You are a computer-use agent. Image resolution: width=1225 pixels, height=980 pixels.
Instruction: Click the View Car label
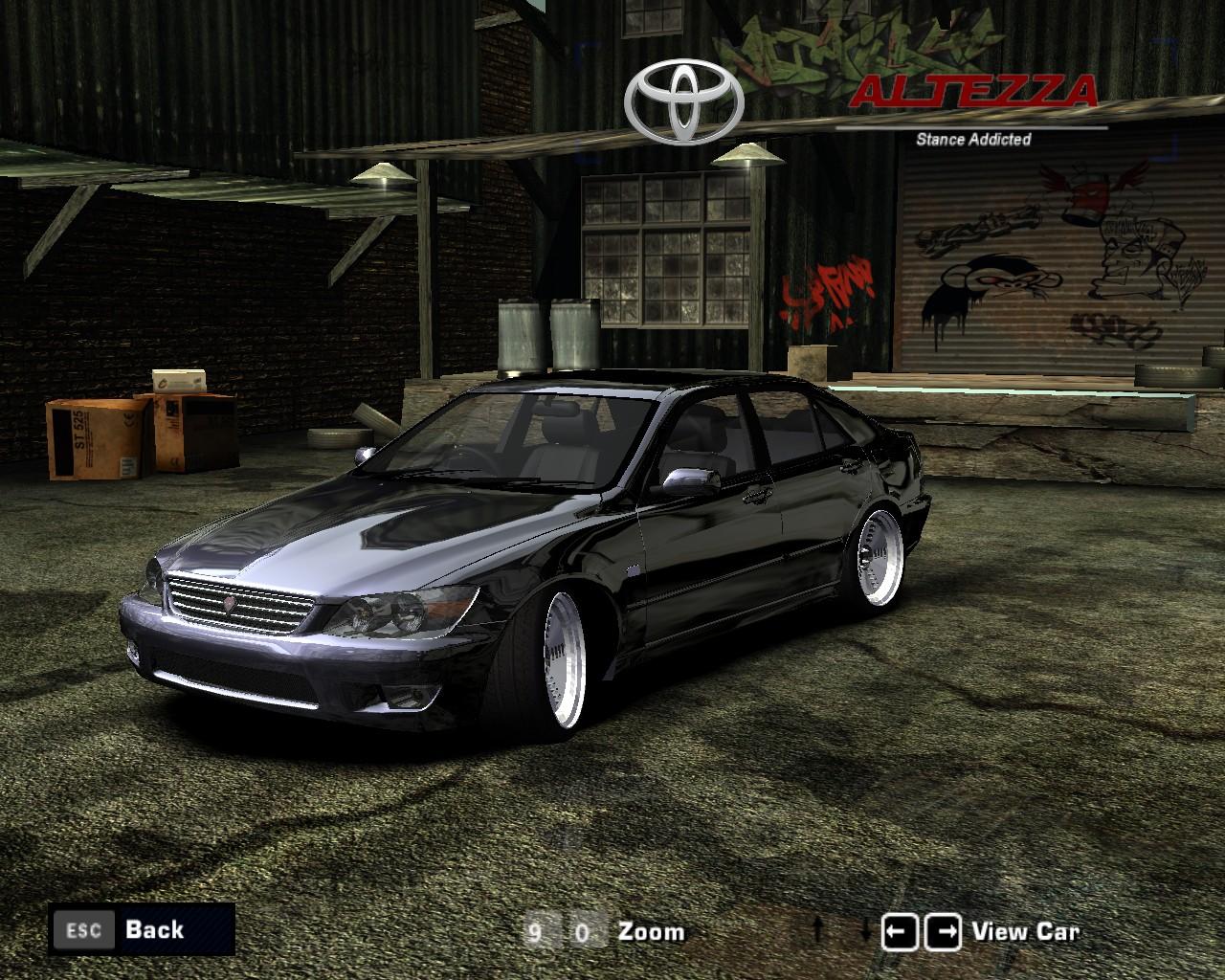point(1025,929)
